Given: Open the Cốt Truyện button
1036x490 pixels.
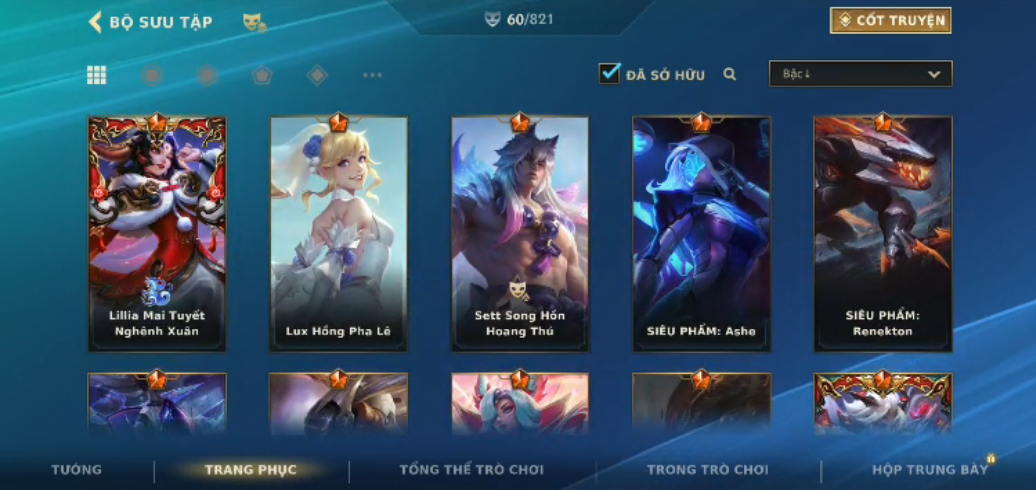Looking at the screenshot, I should click(x=890, y=21).
